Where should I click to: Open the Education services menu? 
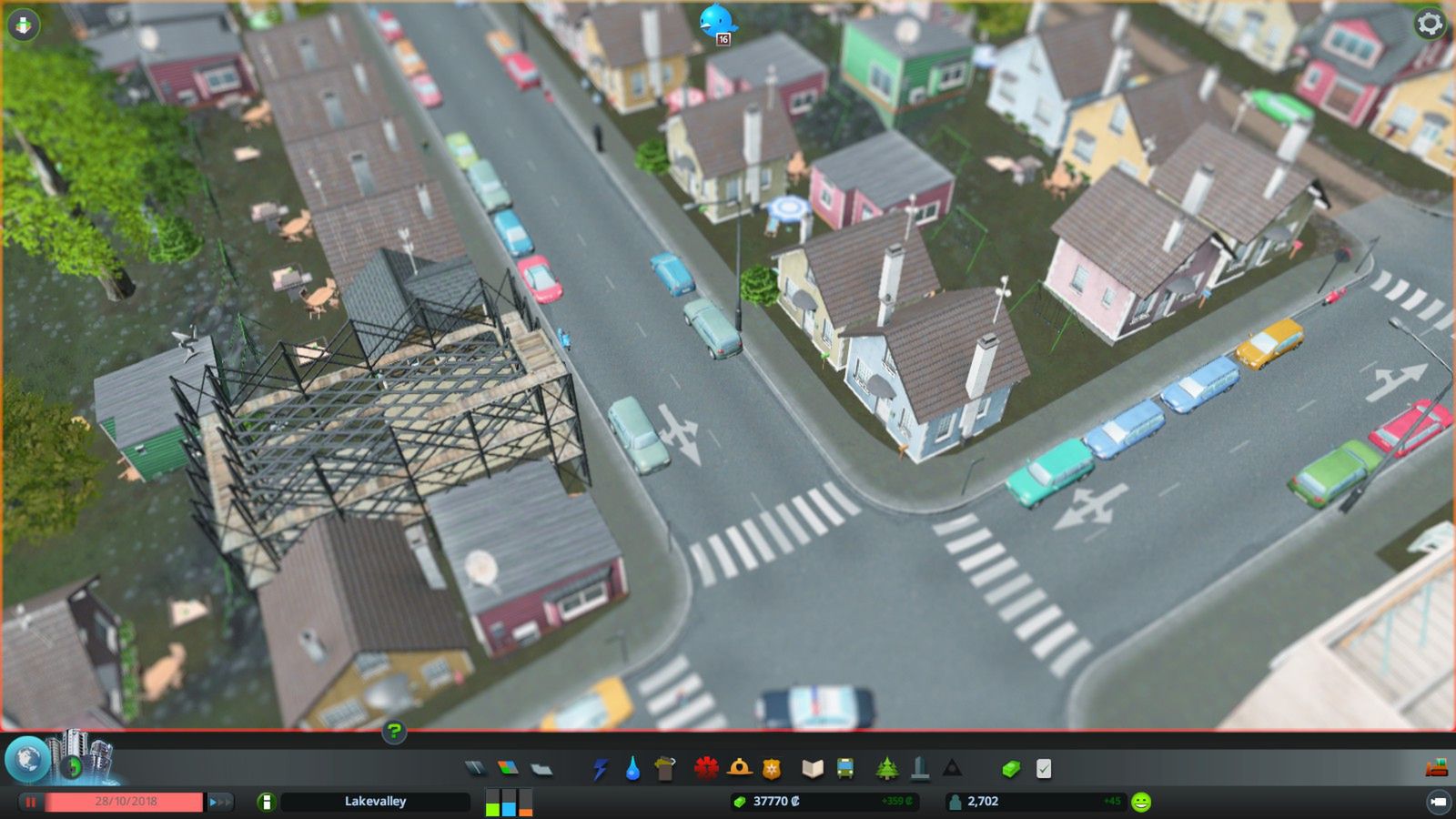point(813,769)
